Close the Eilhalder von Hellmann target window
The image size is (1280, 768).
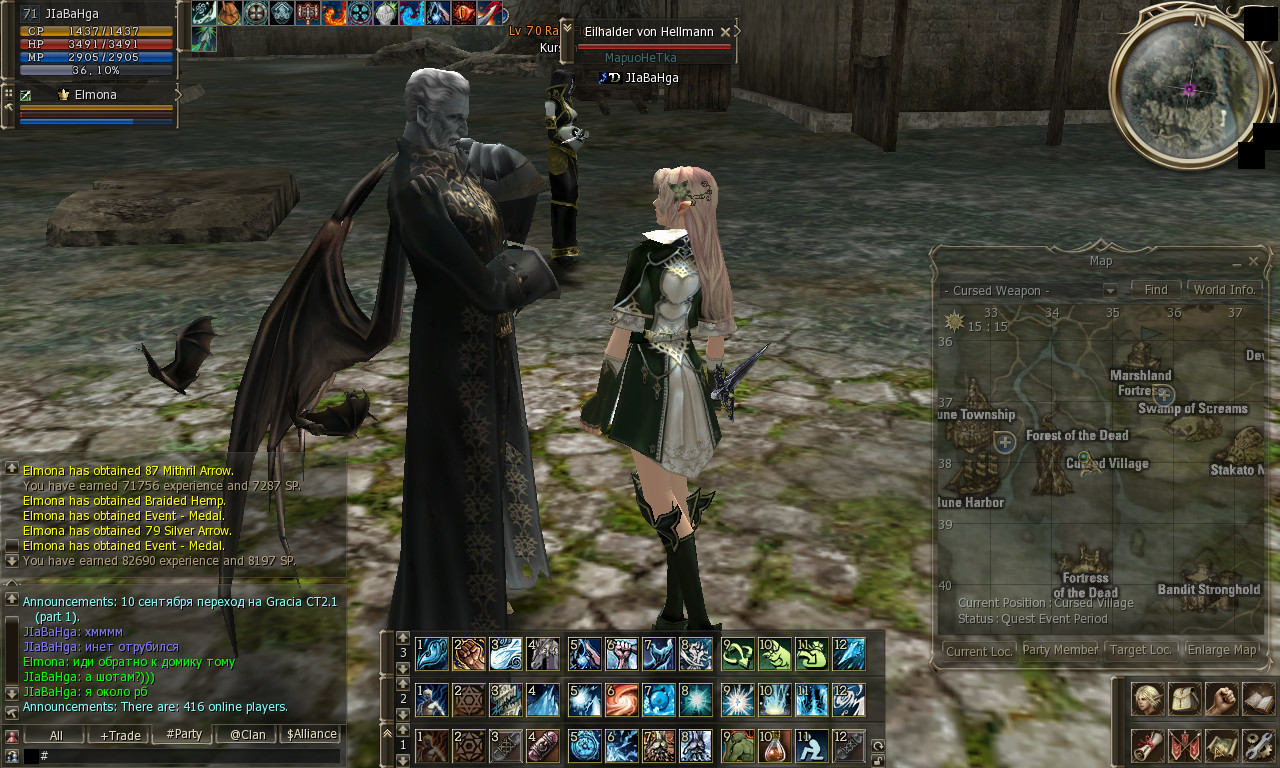coord(725,32)
